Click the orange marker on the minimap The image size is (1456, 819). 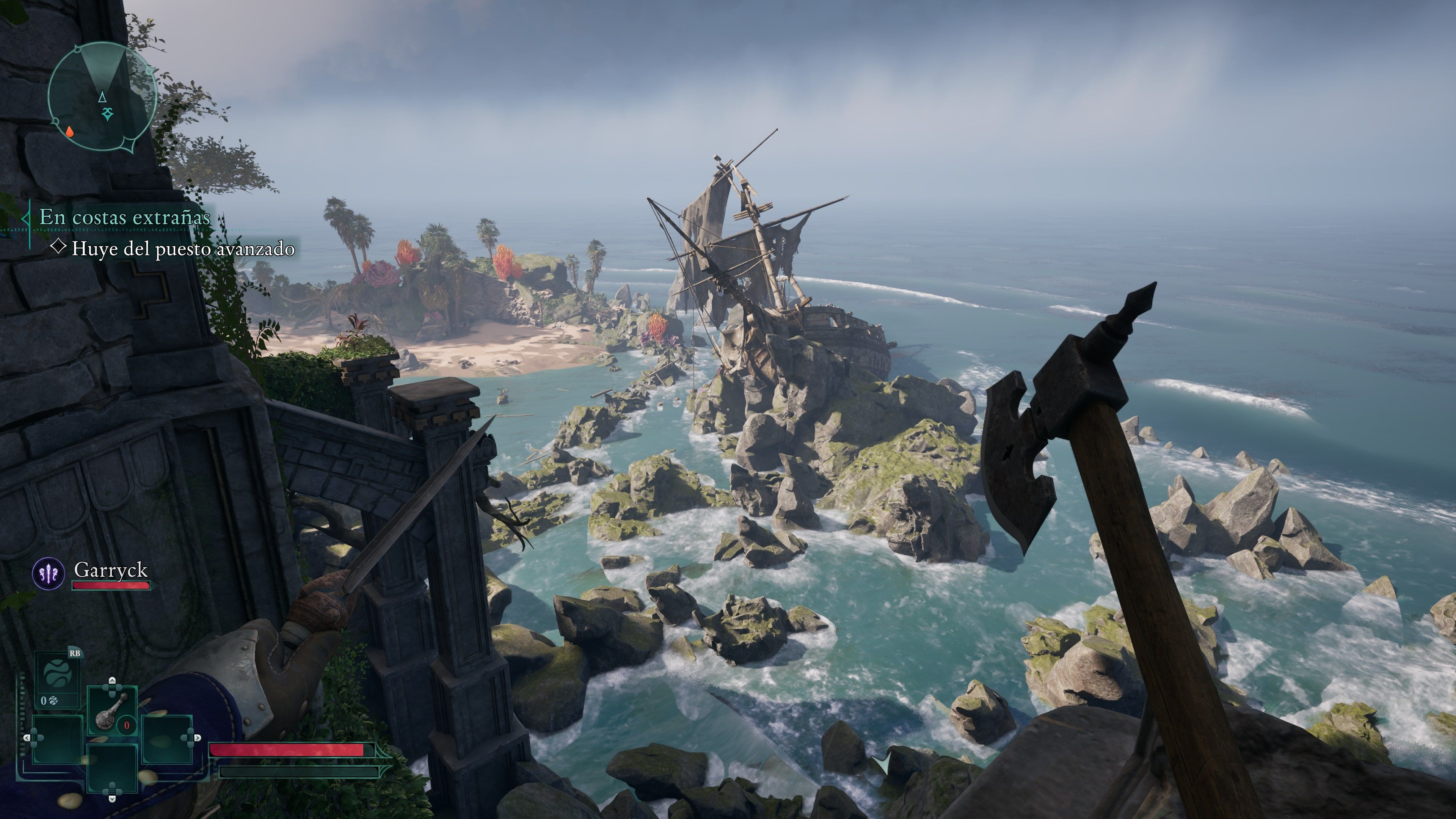[69, 132]
